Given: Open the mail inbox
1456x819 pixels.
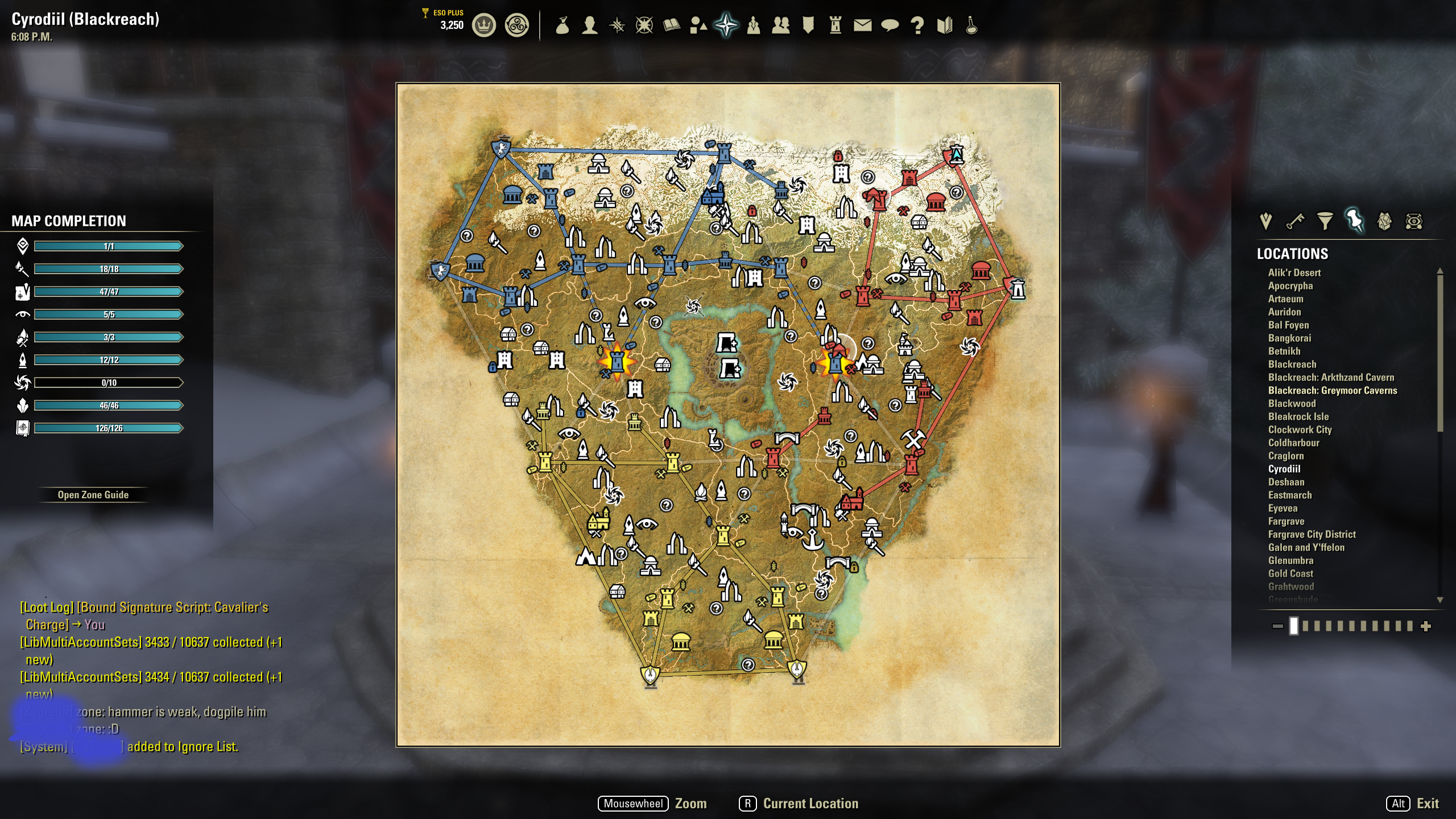Looking at the screenshot, I should (x=862, y=24).
